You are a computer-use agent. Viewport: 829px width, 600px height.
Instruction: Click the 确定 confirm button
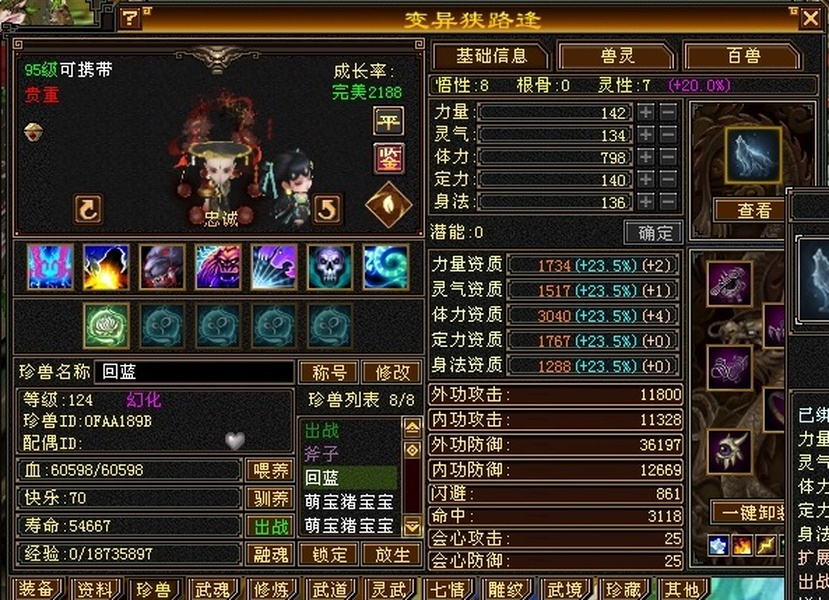tap(653, 232)
